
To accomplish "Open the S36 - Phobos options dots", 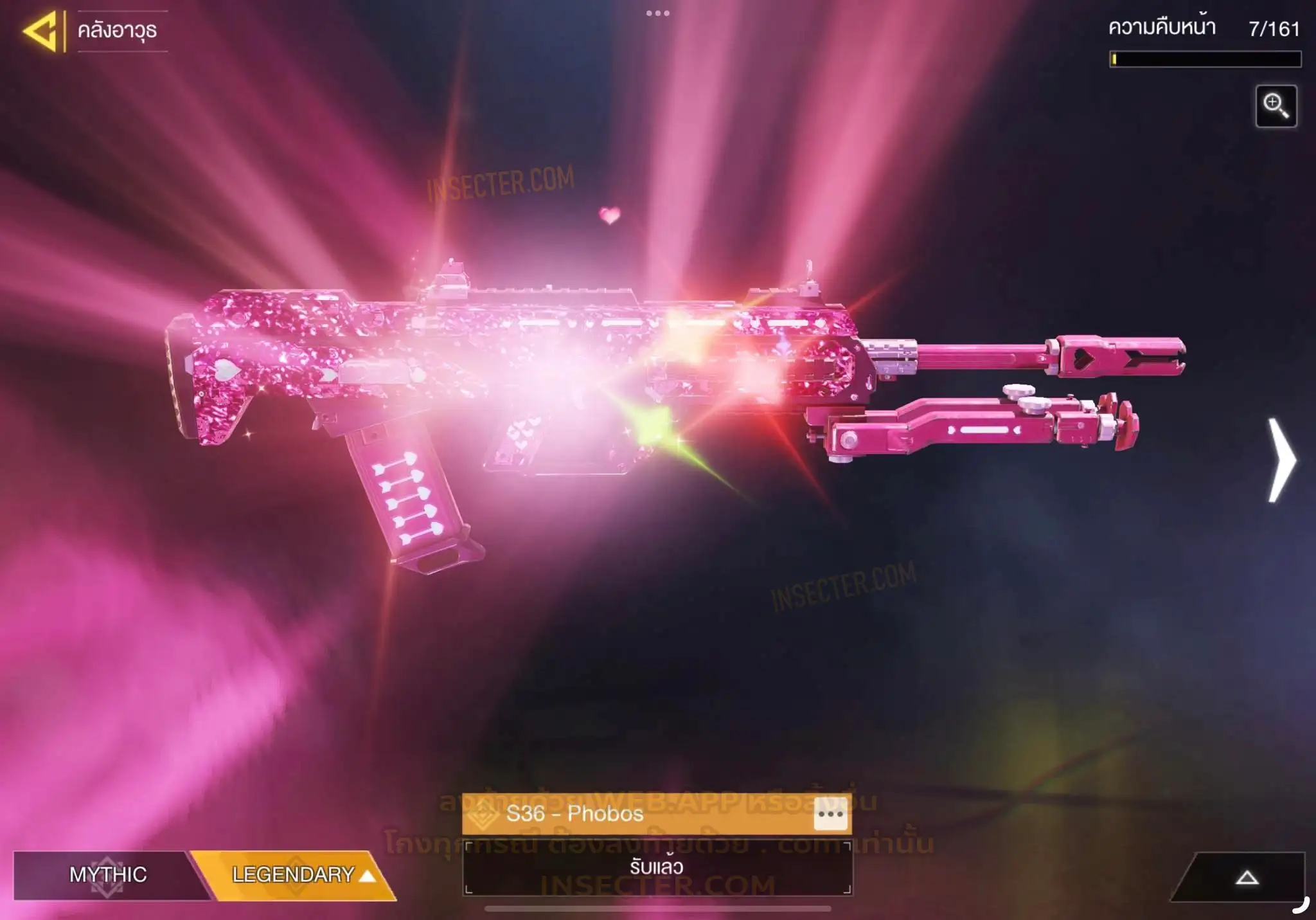I will (x=830, y=815).
